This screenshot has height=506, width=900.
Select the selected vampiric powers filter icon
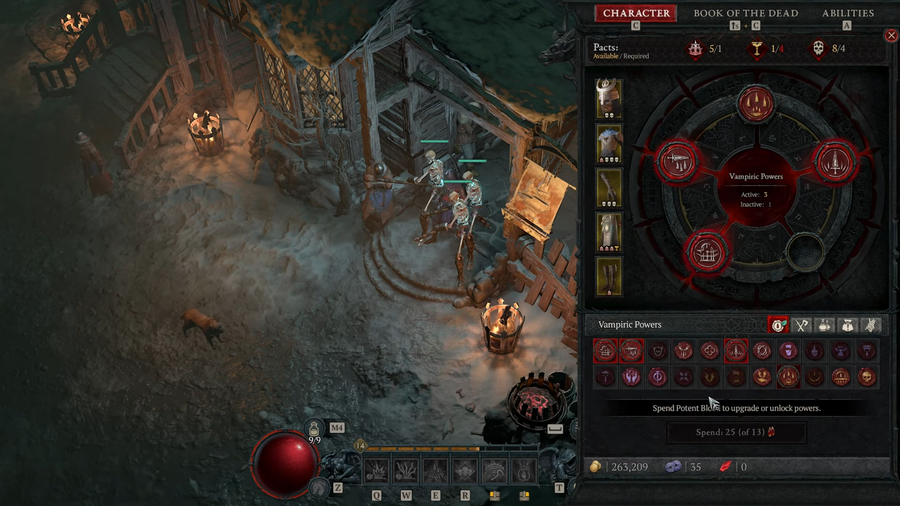click(778, 325)
